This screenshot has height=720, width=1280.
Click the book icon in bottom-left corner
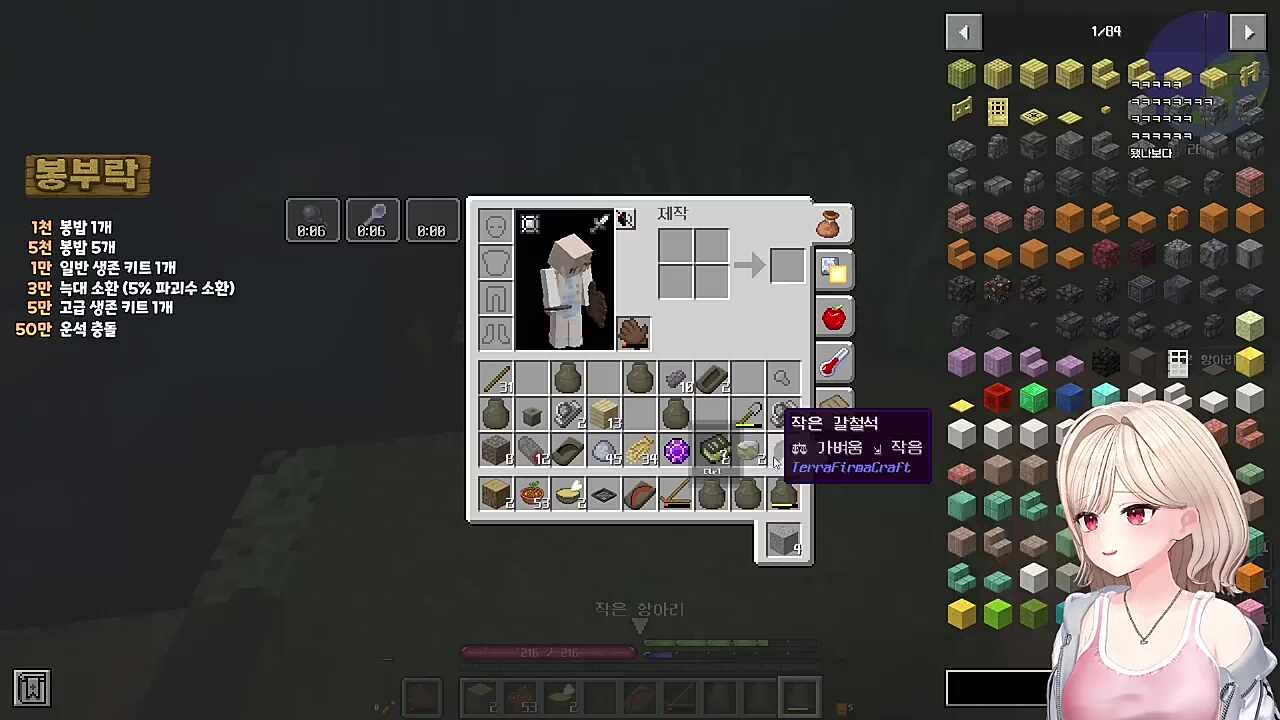click(32, 688)
